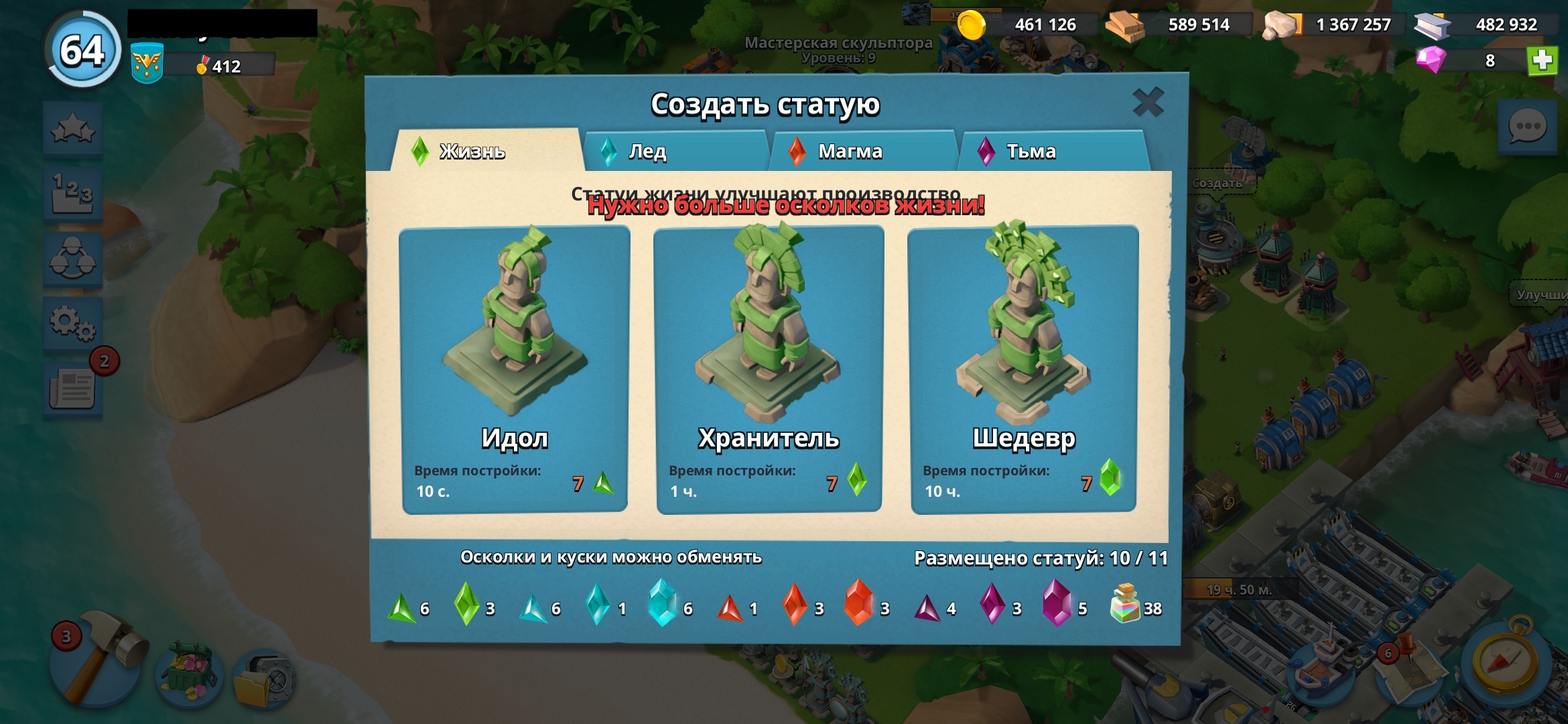
Task: Add diamonds with the green plus button
Action: pyautogui.click(x=1542, y=61)
